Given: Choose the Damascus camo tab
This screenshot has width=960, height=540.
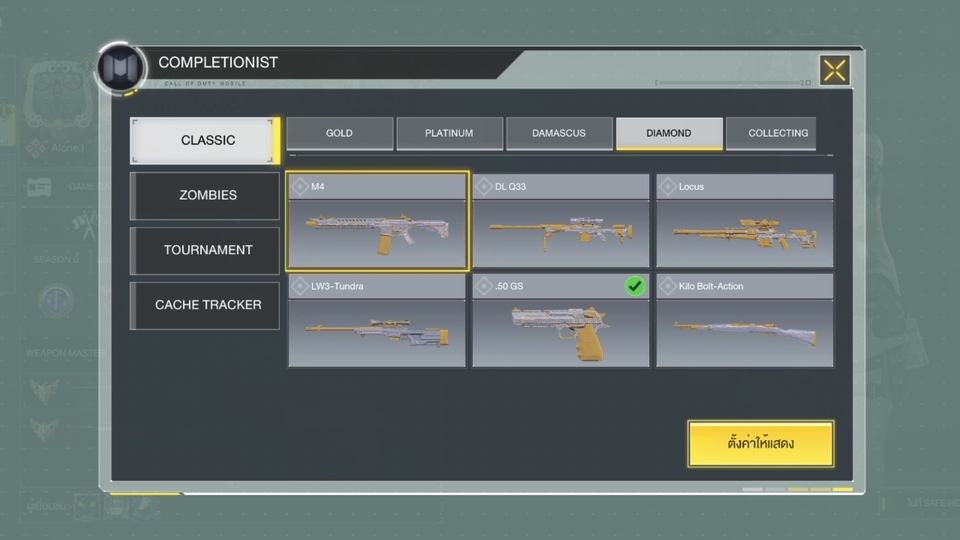Looking at the screenshot, I should click(559, 133).
